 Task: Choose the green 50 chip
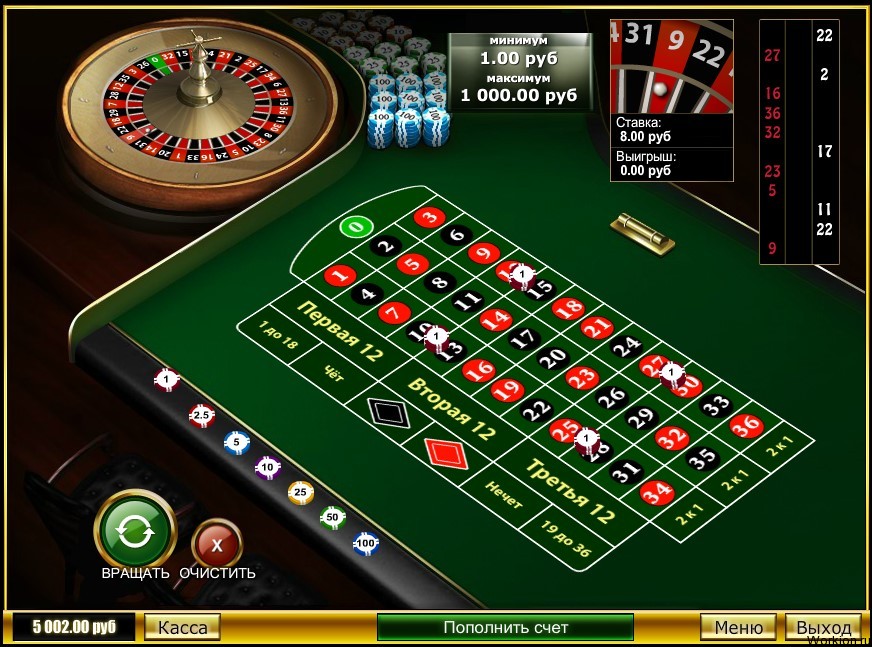click(x=332, y=517)
